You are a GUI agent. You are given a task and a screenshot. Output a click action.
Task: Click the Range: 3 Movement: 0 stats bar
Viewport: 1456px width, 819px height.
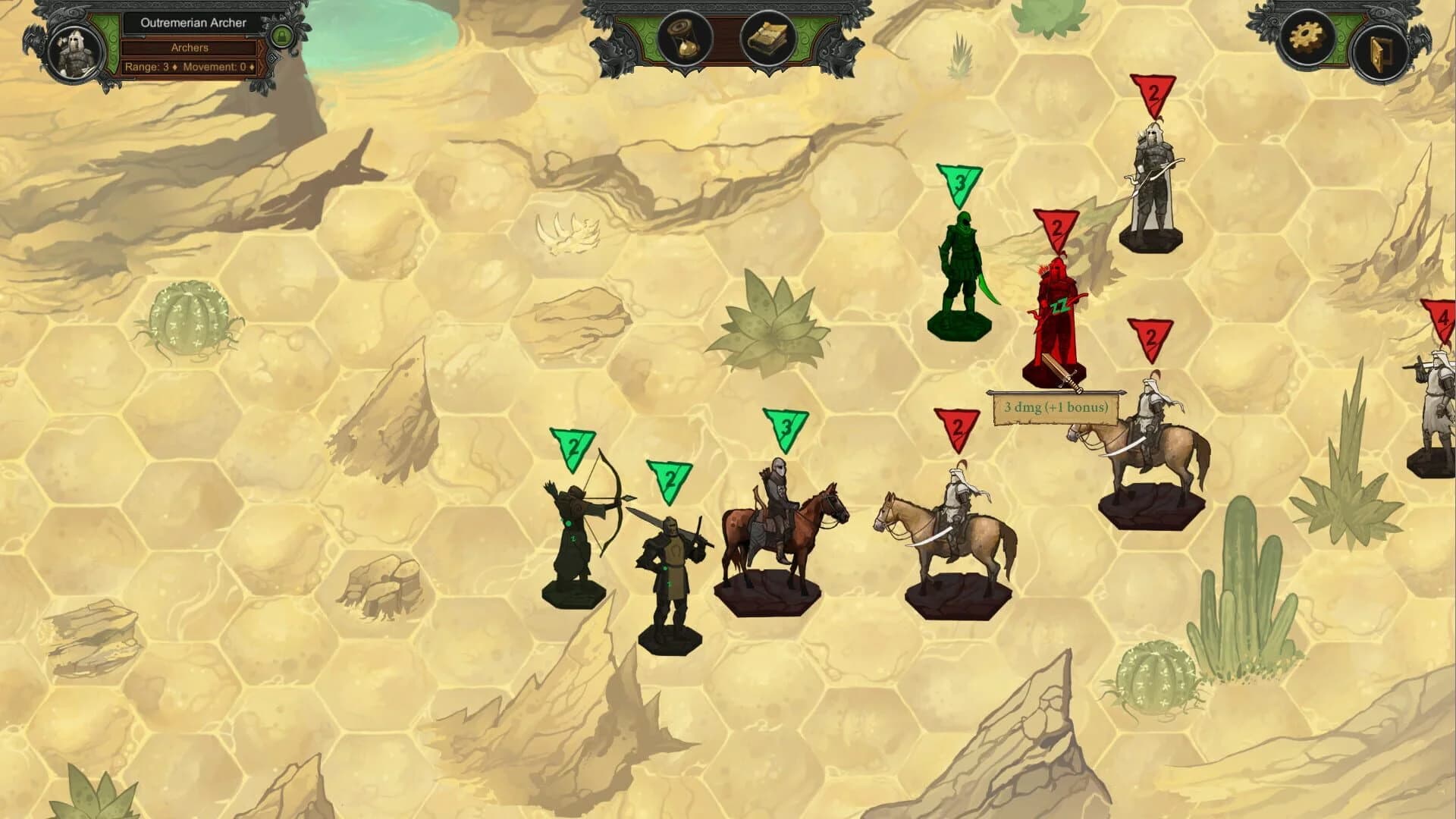tap(191, 68)
